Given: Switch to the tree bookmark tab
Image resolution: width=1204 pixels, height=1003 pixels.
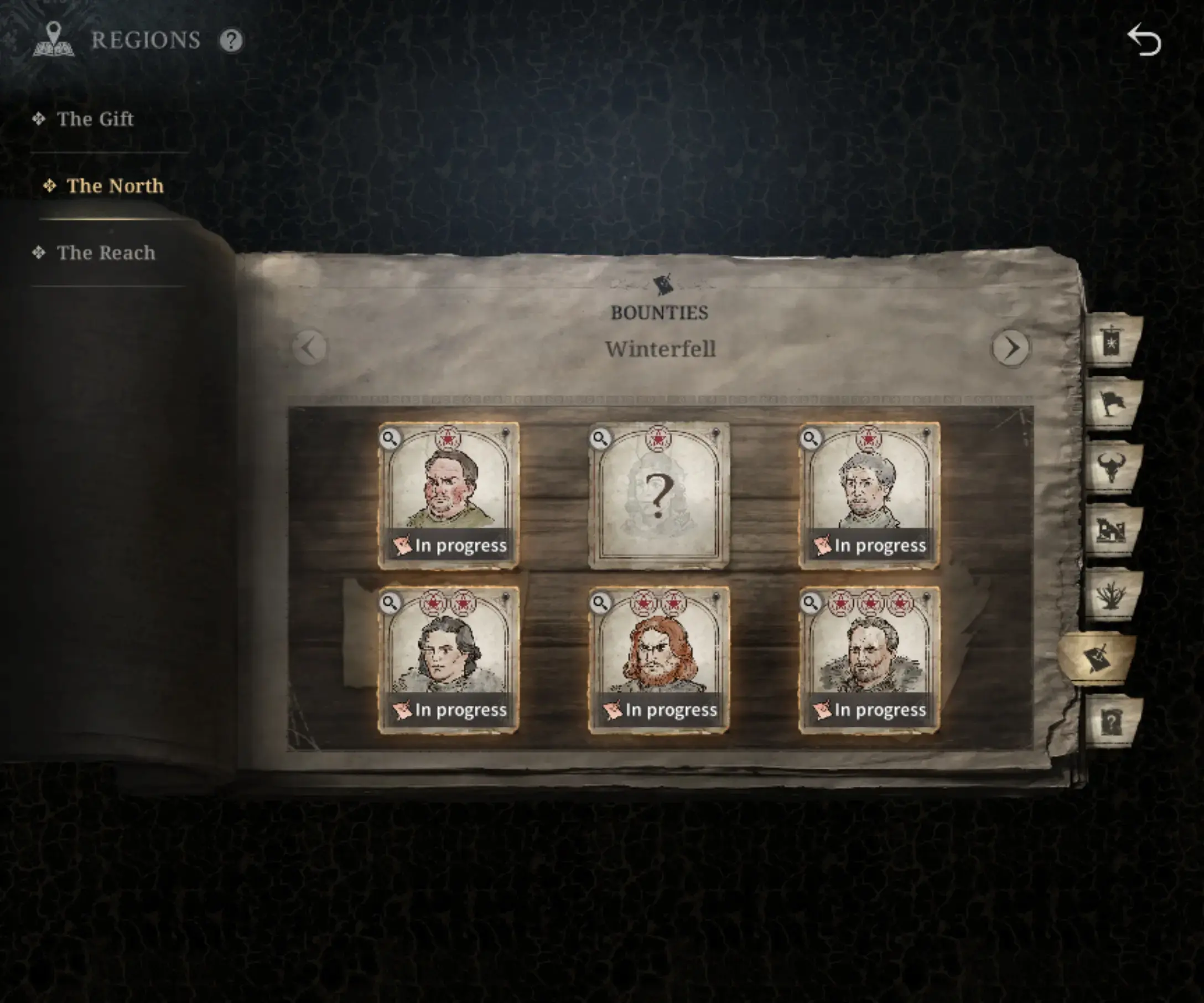Looking at the screenshot, I should (x=1112, y=594).
